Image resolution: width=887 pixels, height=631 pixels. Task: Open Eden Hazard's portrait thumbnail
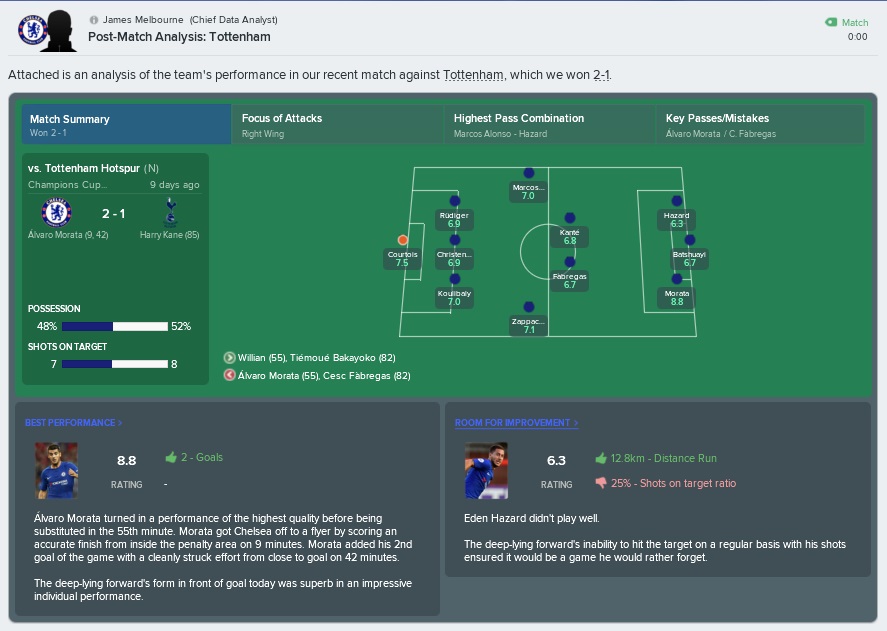point(486,470)
